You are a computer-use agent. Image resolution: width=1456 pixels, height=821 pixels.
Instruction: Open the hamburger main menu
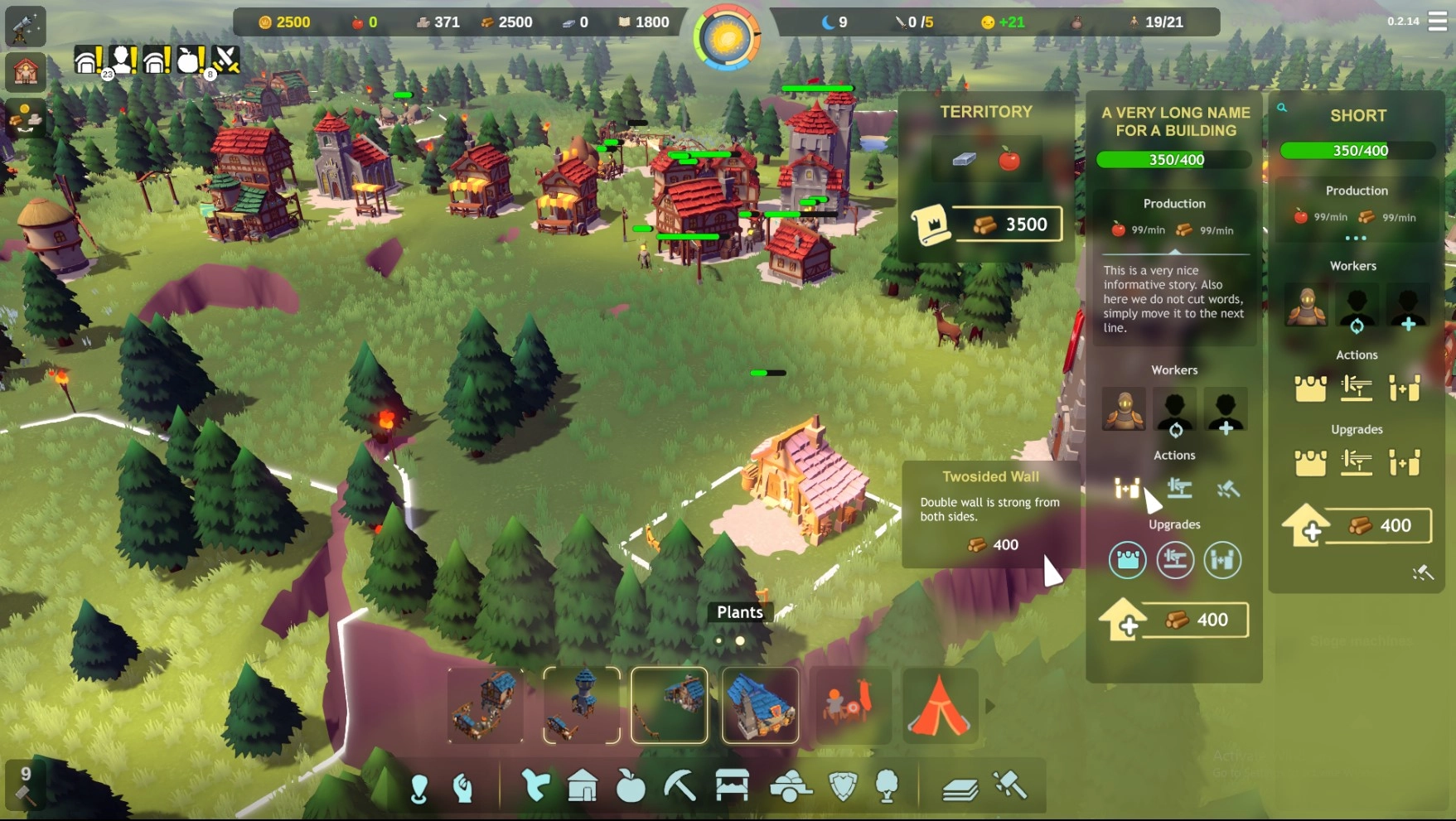[1438, 22]
